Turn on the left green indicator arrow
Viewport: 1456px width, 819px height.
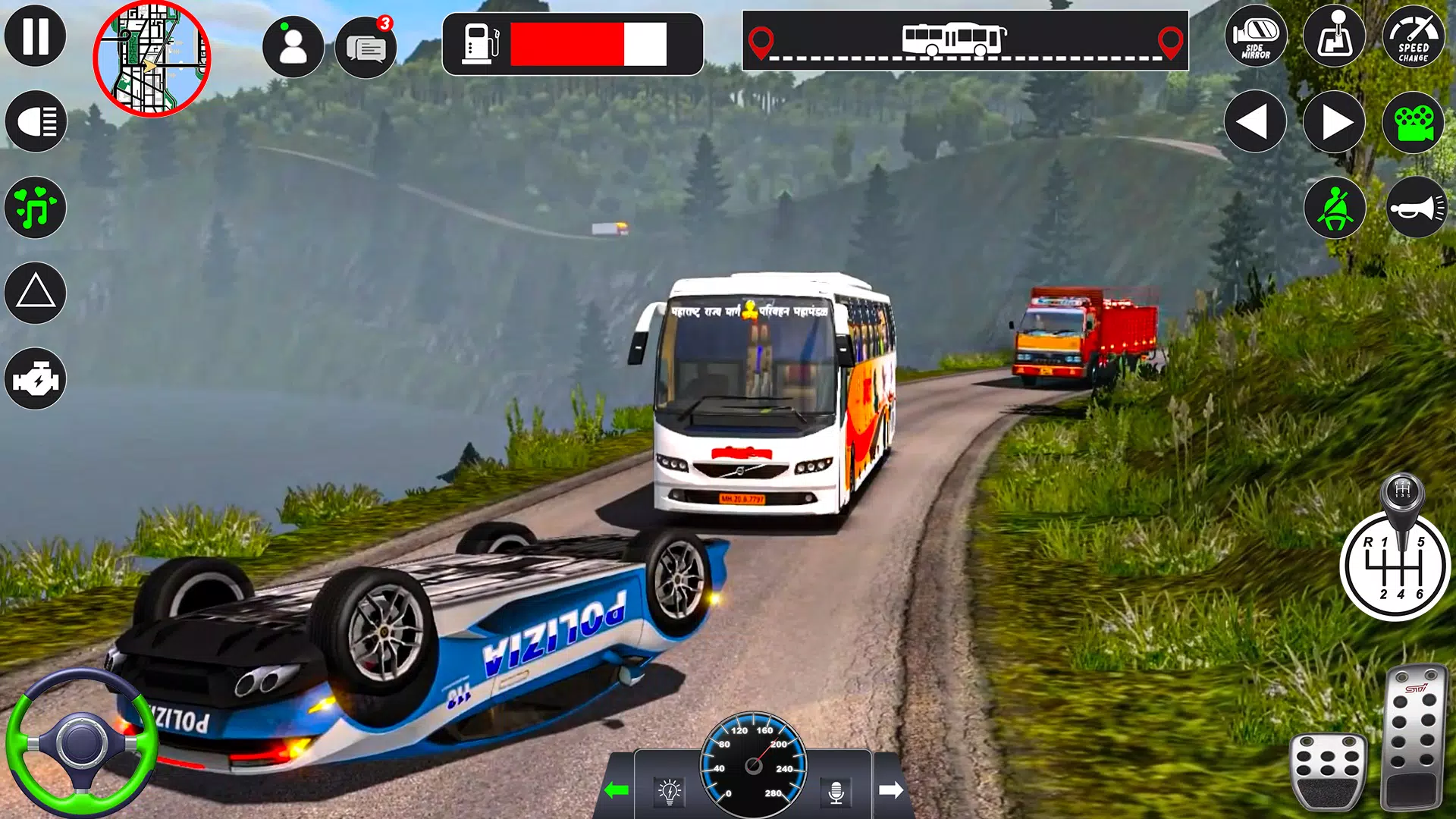[x=617, y=790]
